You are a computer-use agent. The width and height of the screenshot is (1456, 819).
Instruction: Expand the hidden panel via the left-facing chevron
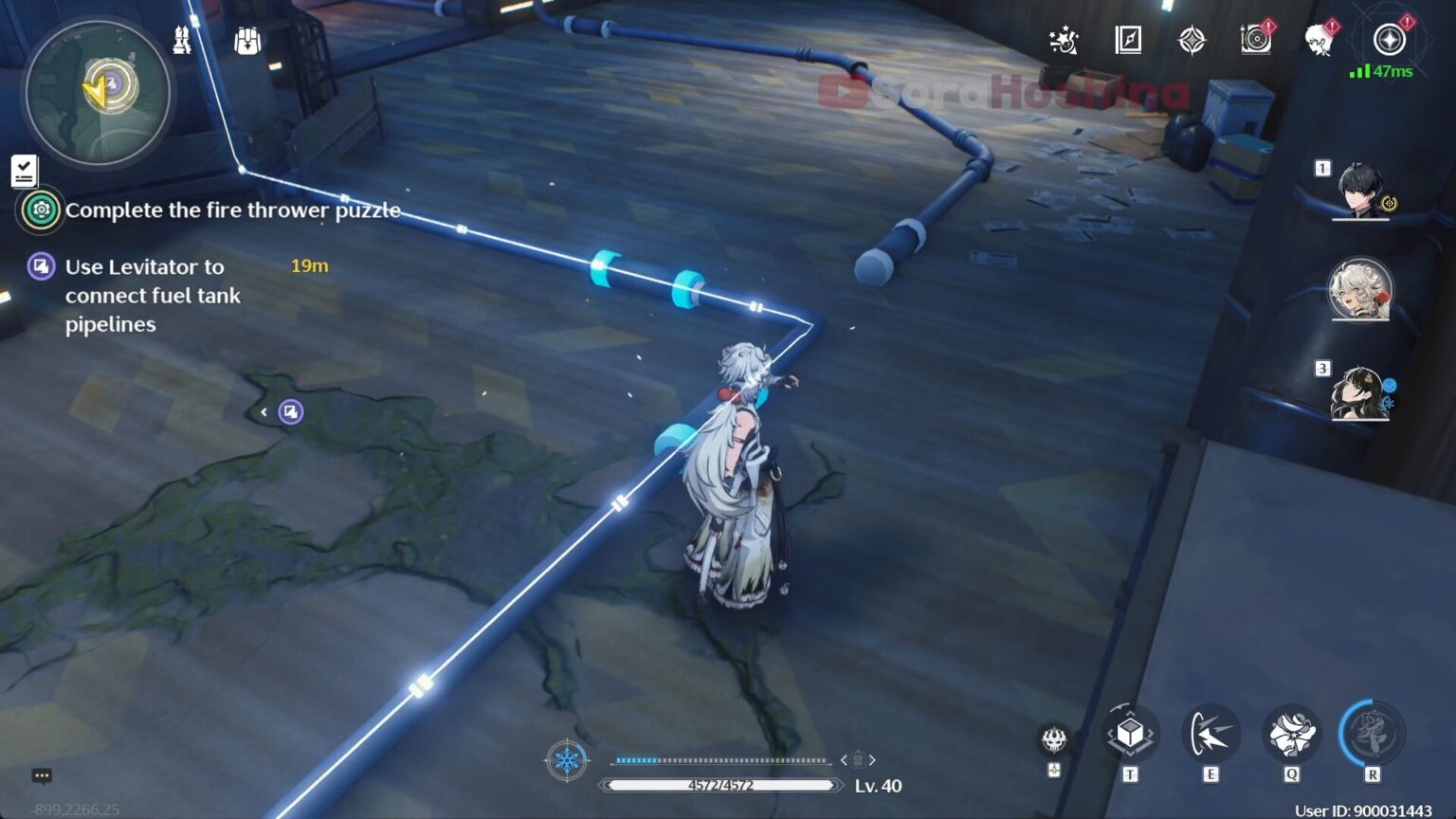pos(263,412)
